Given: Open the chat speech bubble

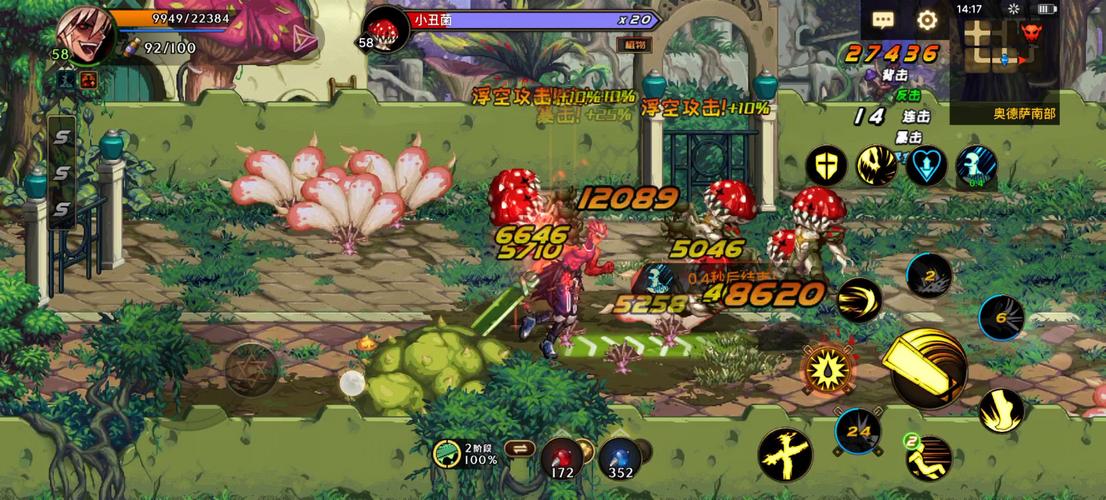Looking at the screenshot, I should pos(883,20).
